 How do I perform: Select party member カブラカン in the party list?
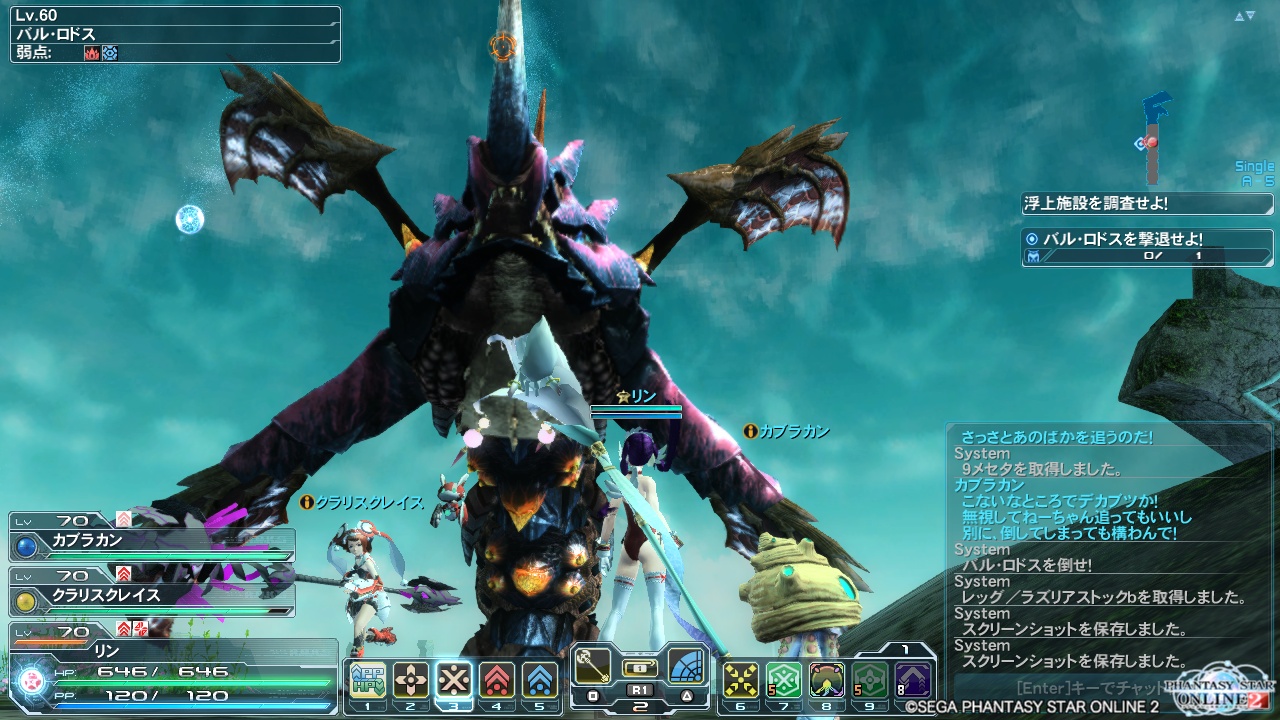point(152,540)
